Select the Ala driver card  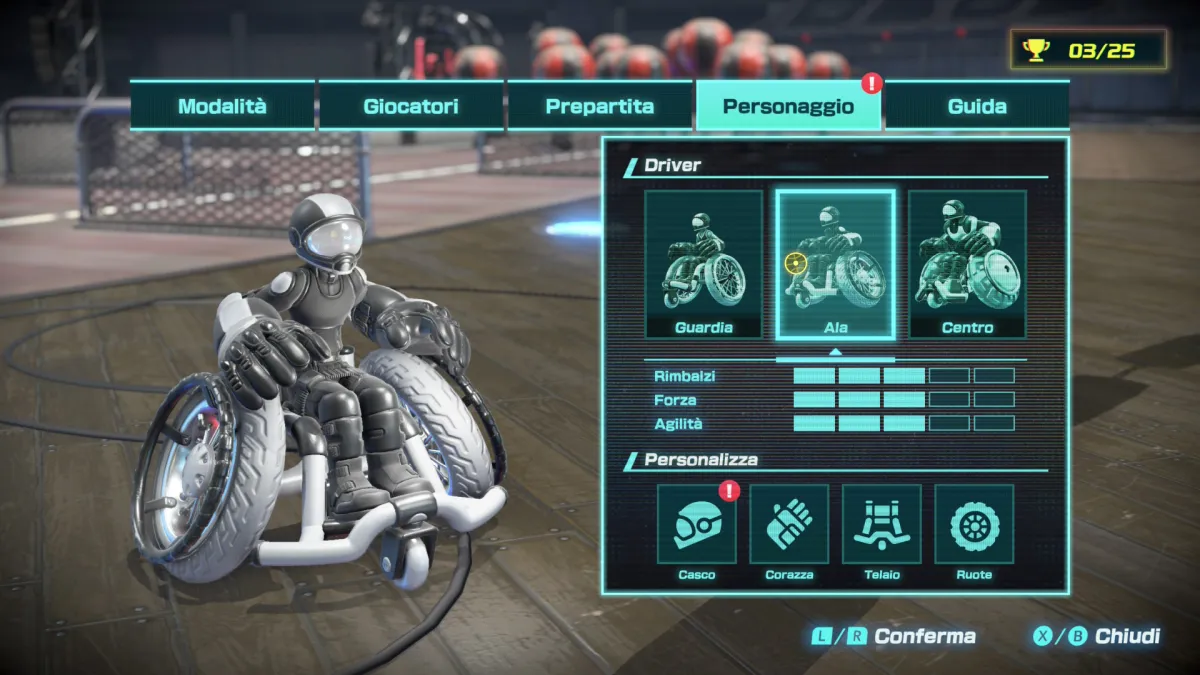coord(835,264)
